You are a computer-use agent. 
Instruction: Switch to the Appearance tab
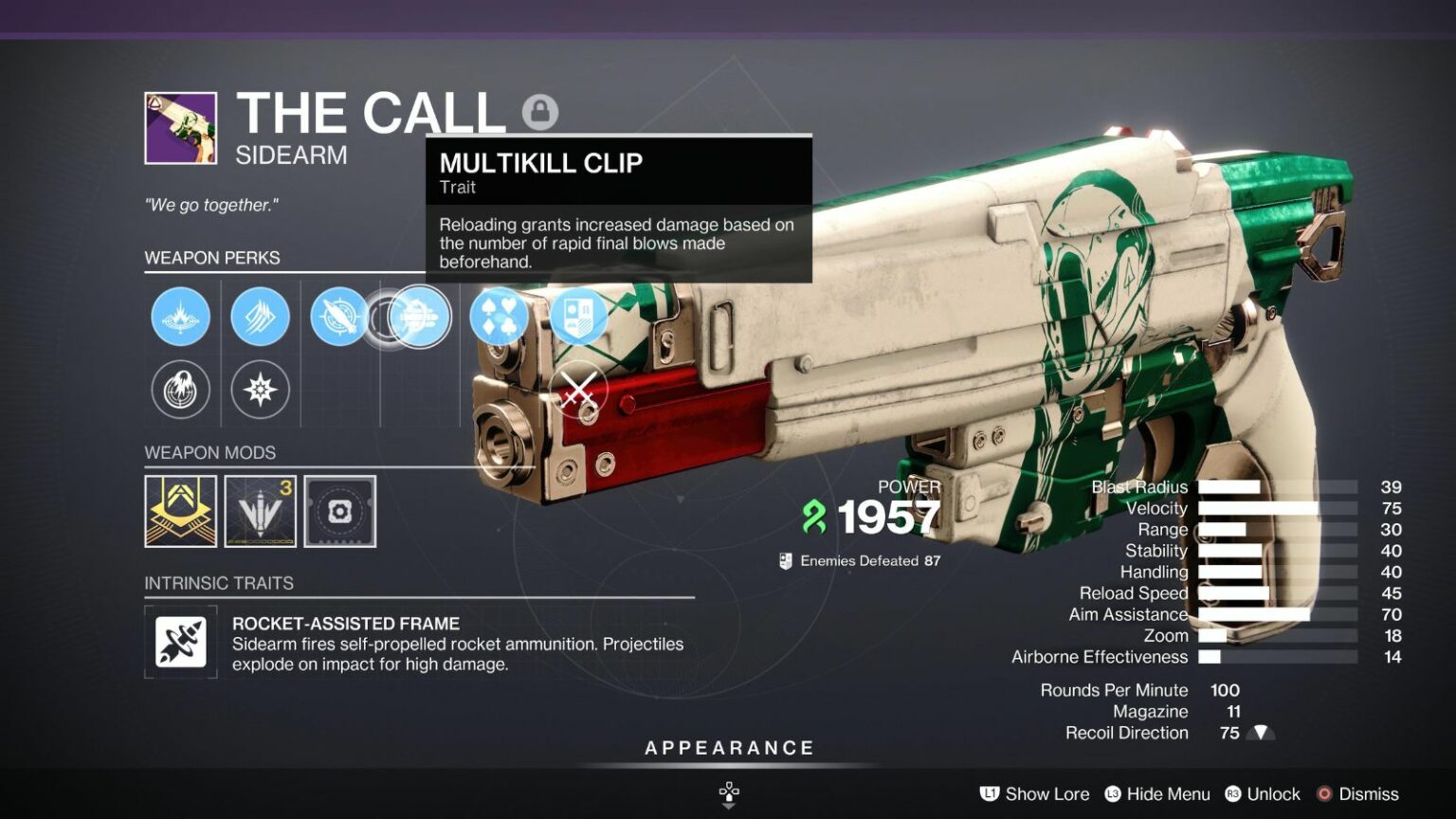click(x=729, y=747)
